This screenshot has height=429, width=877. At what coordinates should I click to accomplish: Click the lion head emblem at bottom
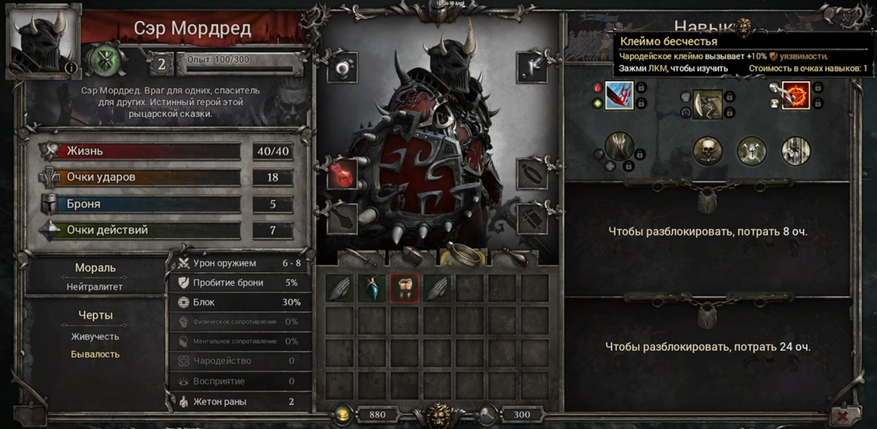(x=437, y=414)
